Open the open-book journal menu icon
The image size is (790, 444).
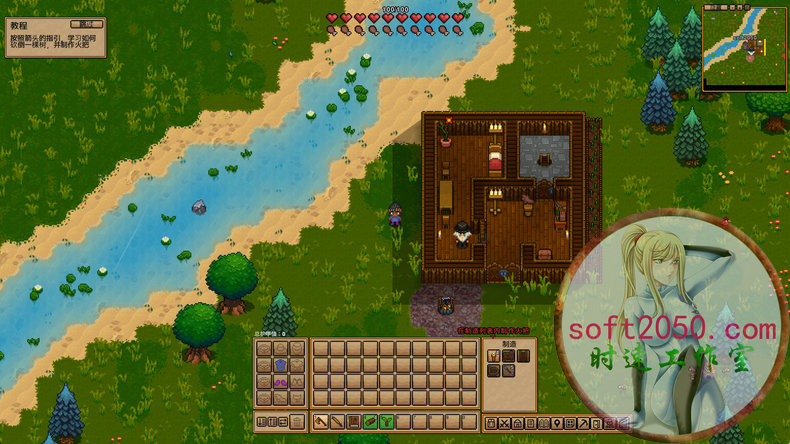click(x=542, y=423)
